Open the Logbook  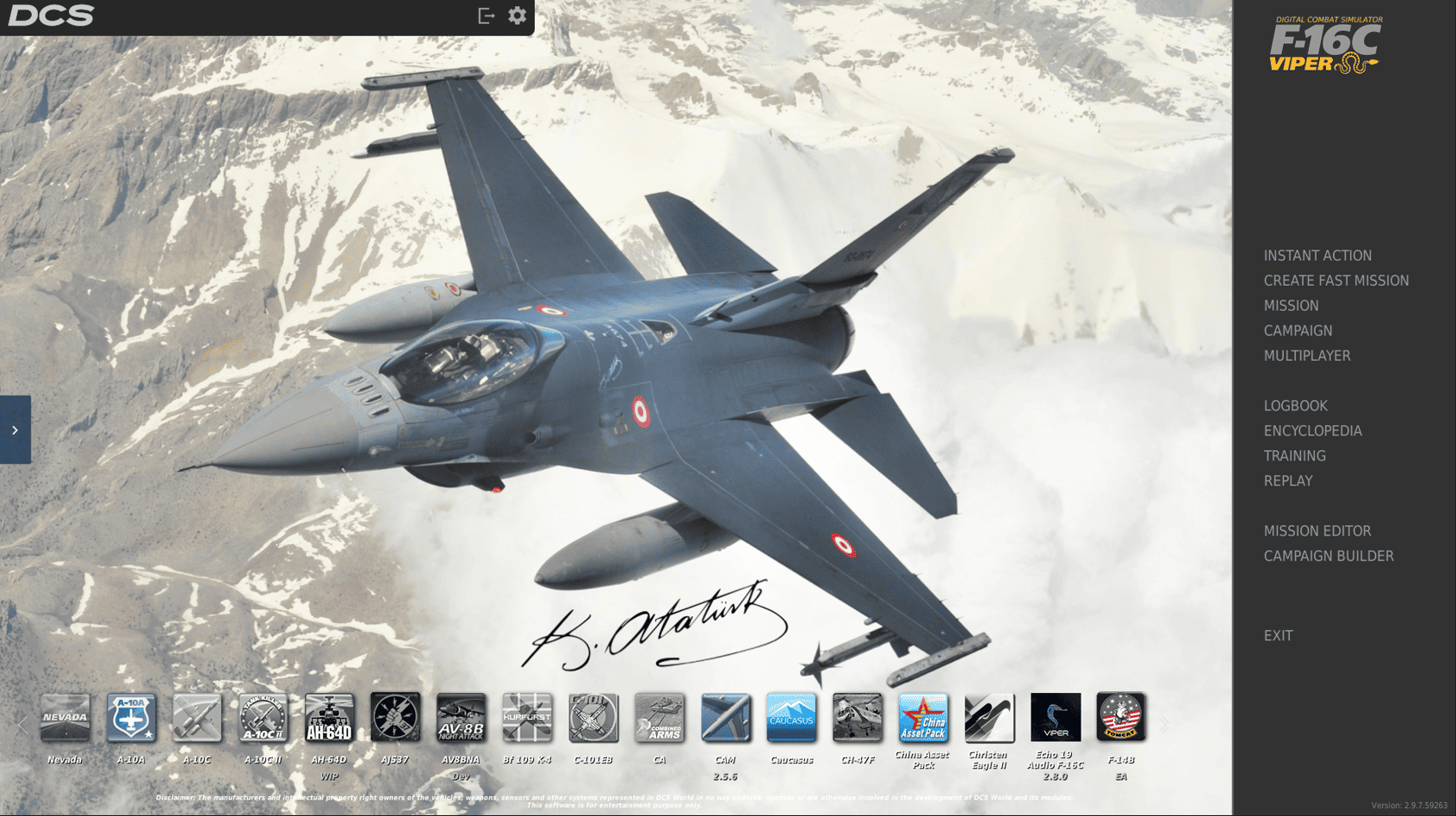[x=1295, y=405]
